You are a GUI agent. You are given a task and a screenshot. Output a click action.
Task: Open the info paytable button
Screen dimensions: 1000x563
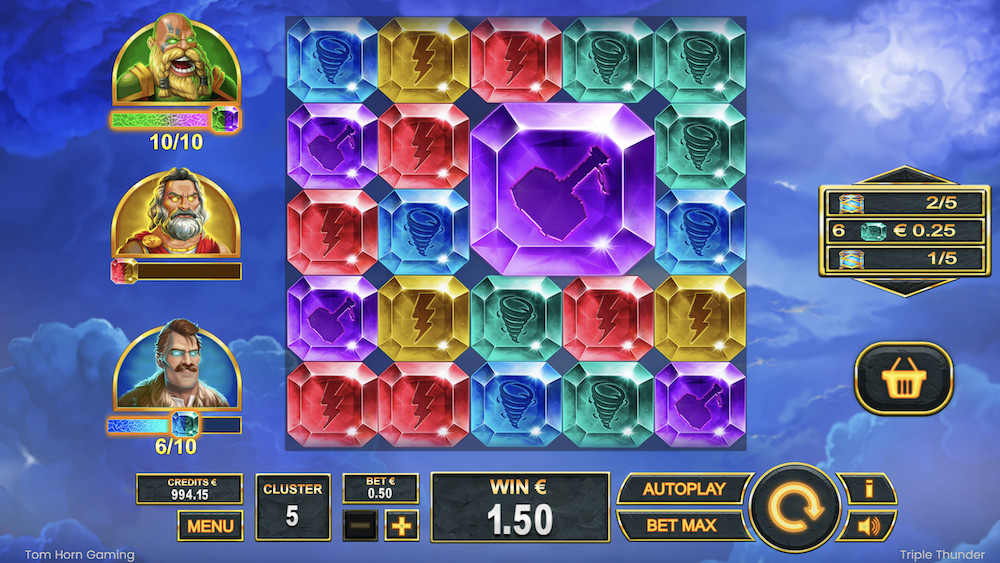(x=868, y=489)
